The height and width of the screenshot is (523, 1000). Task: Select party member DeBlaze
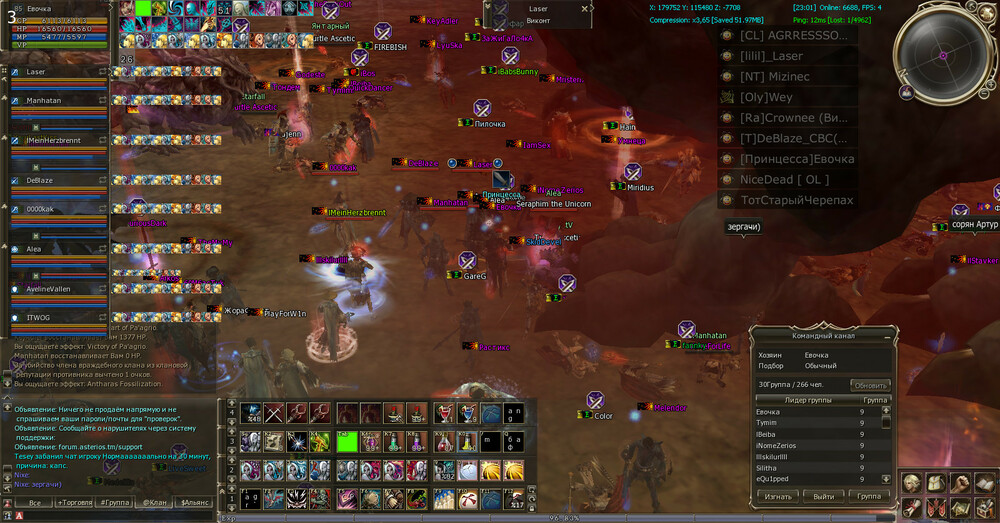click(40, 180)
